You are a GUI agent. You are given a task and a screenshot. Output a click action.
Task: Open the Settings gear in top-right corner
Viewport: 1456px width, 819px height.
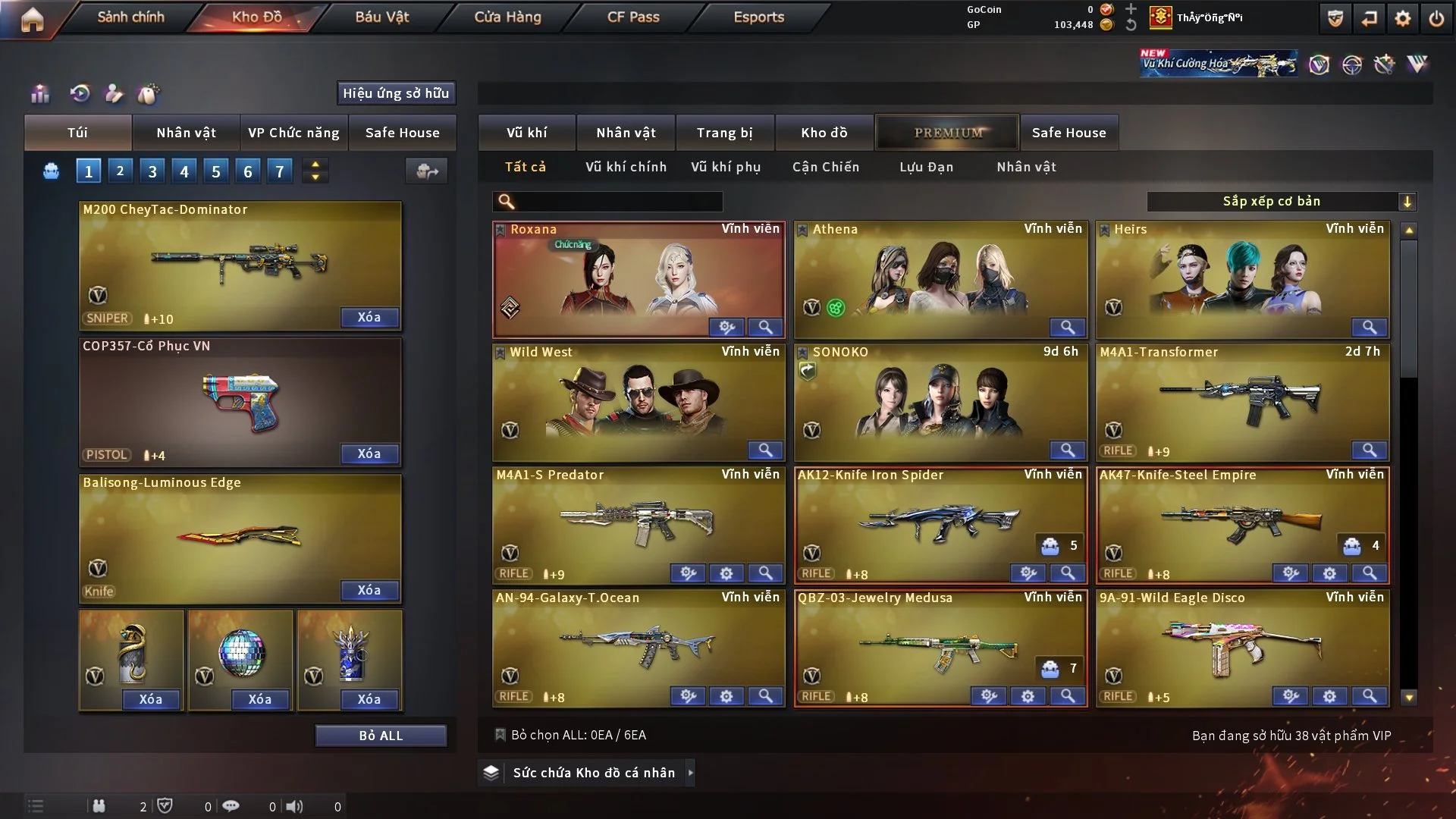1404,18
